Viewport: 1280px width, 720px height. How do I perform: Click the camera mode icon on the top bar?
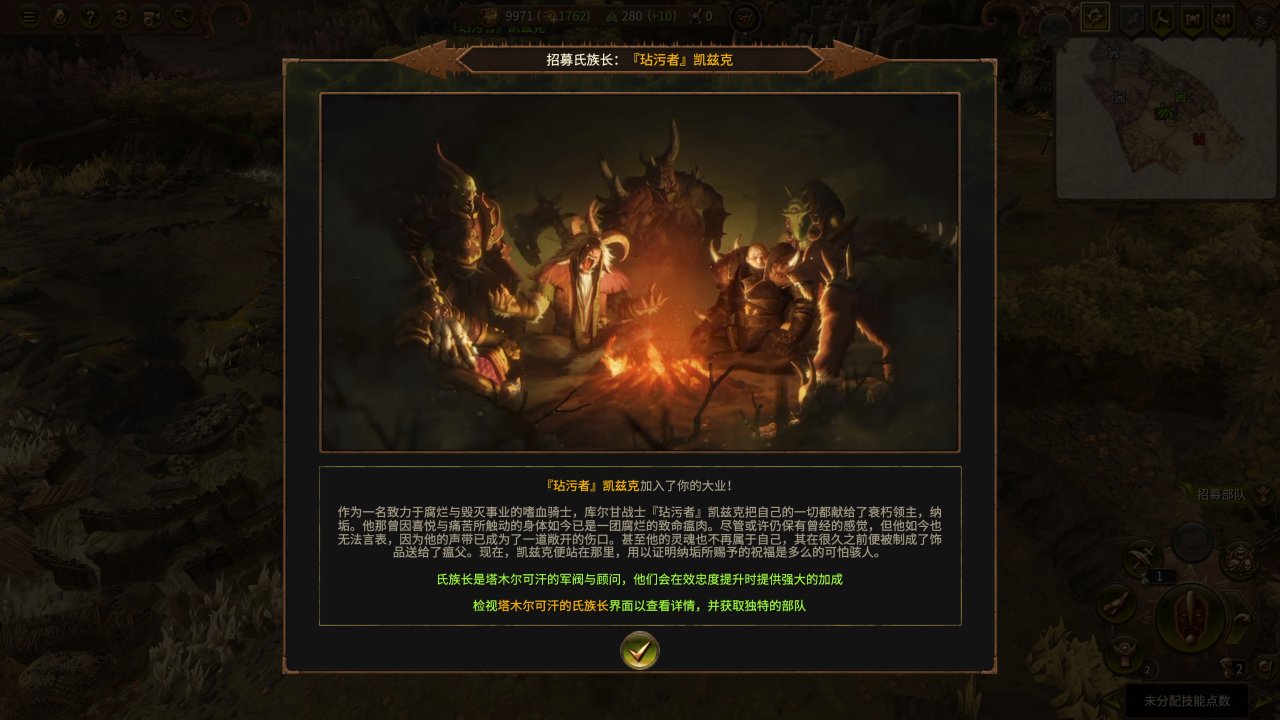pyautogui.click(x=150, y=16)
